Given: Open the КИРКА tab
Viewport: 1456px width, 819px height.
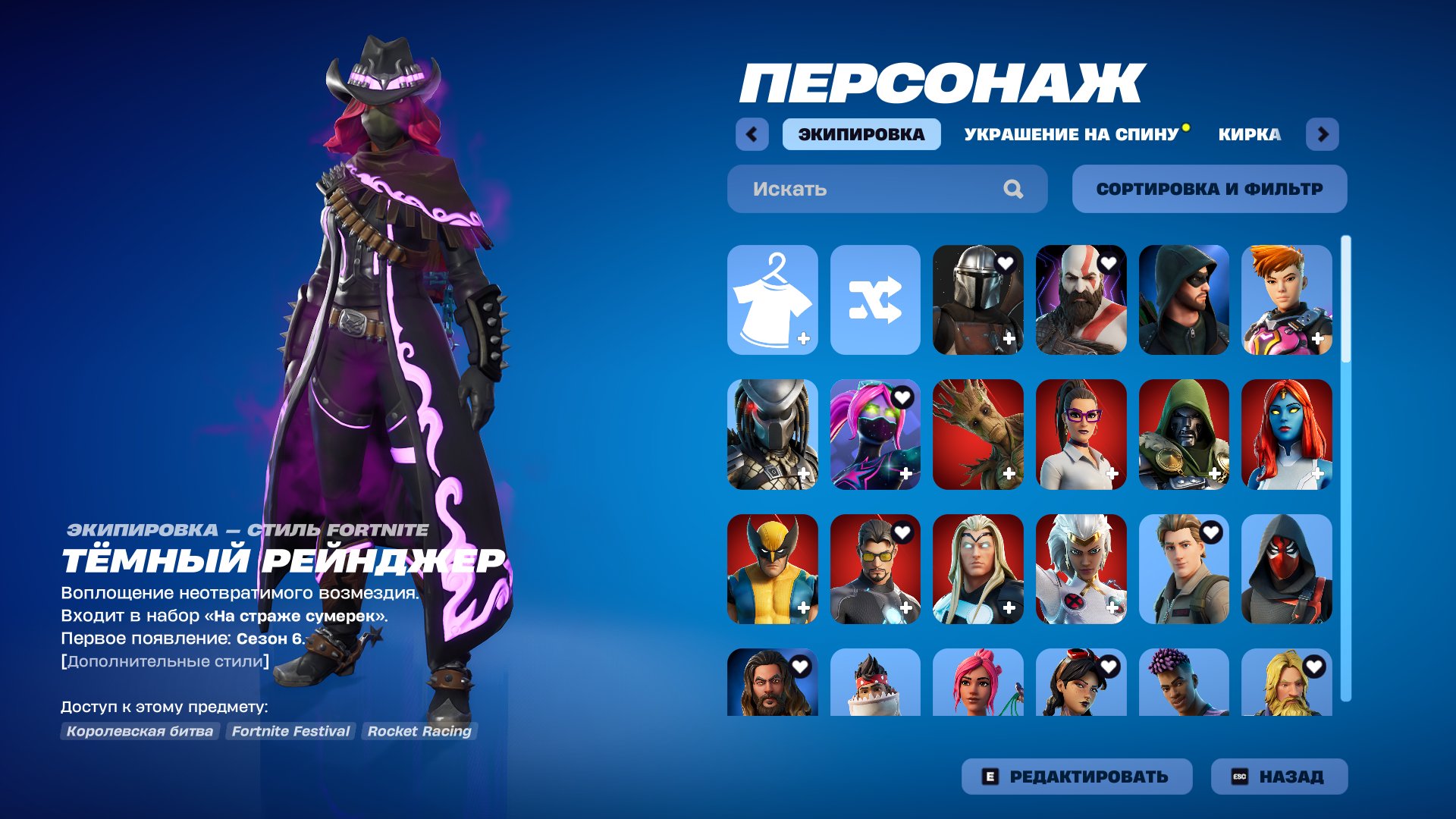Looking at the screenshot, I should [1247, 134].
